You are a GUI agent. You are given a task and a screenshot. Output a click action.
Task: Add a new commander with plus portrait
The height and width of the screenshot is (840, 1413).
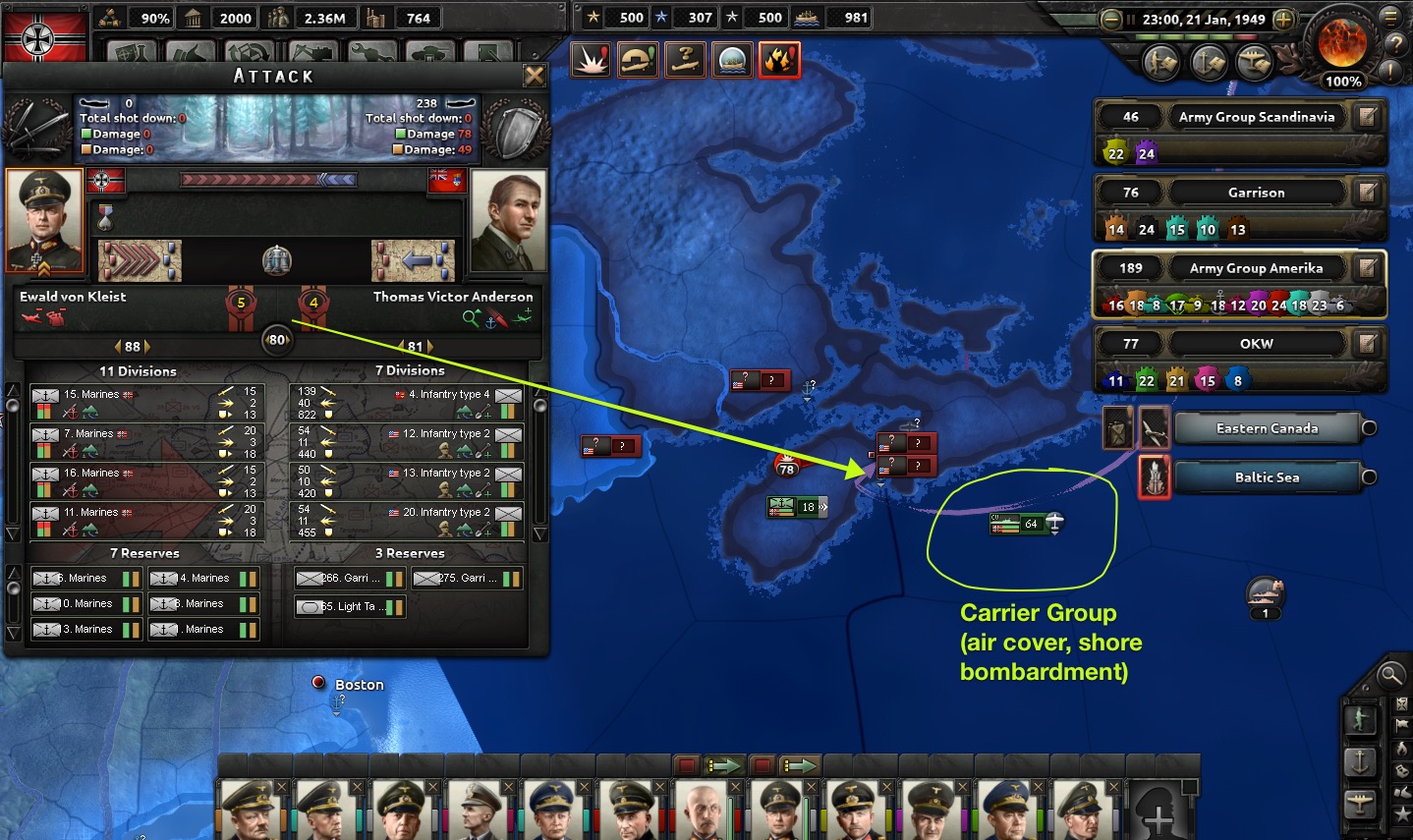coord(1159,814)
